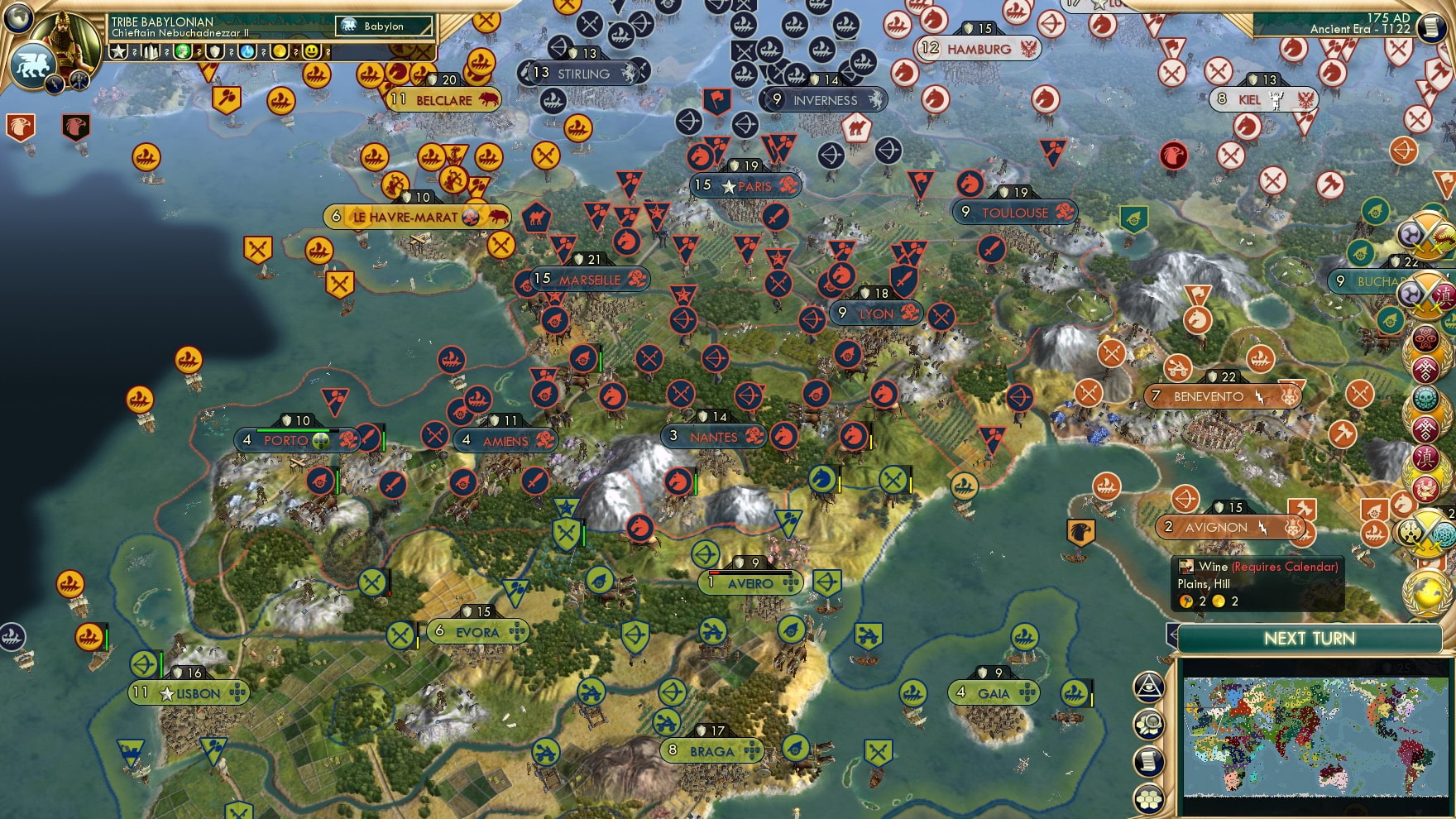Image resolution: width=1456 pixels, height=819 pixels.
Task: Click the all-seeing eye icon beside the minimap
Action: pyautogui.click(x=1148, y=686)
